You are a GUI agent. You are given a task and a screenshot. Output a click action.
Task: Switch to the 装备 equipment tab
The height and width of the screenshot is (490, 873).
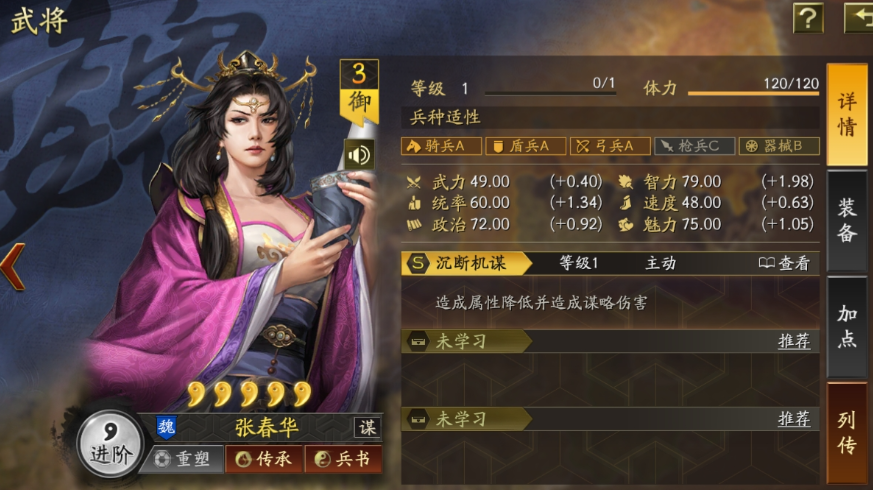pyautogui.click(x=846, y=220)
